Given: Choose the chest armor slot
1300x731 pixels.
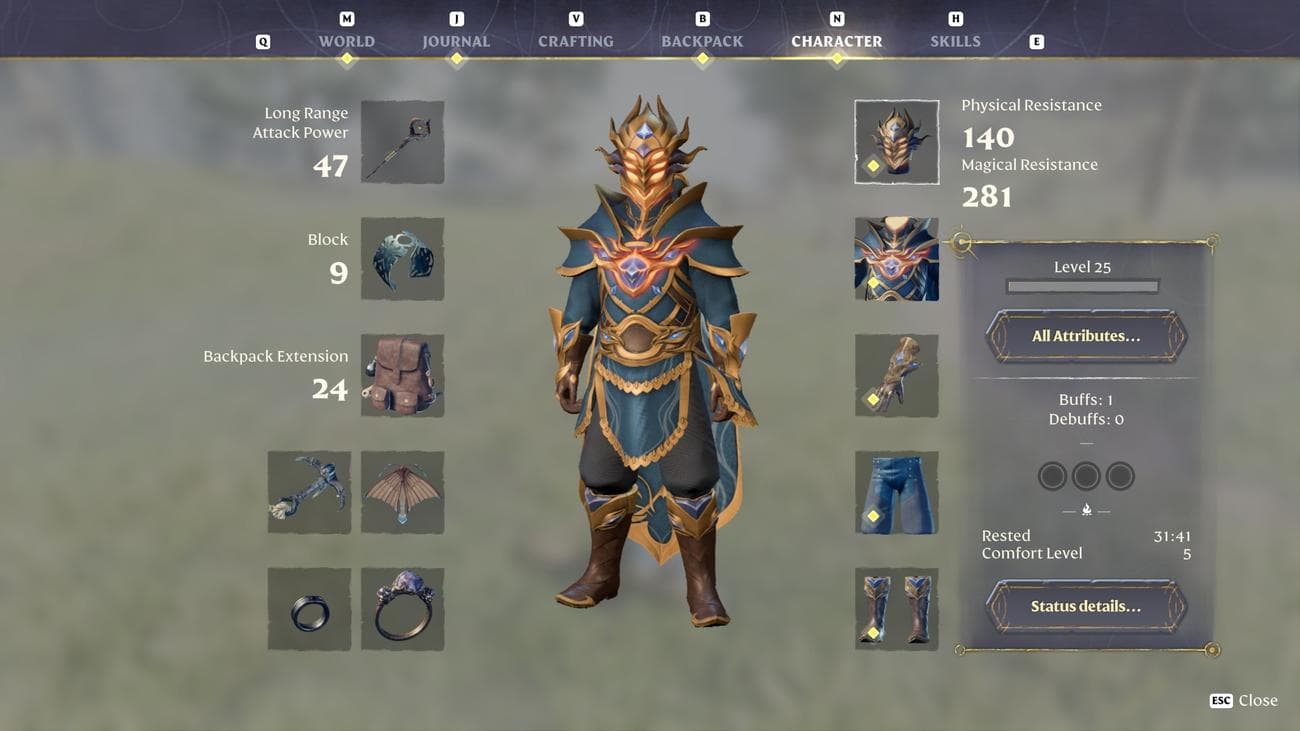Looking at the screenshot, I should click(x=896, y=259).
